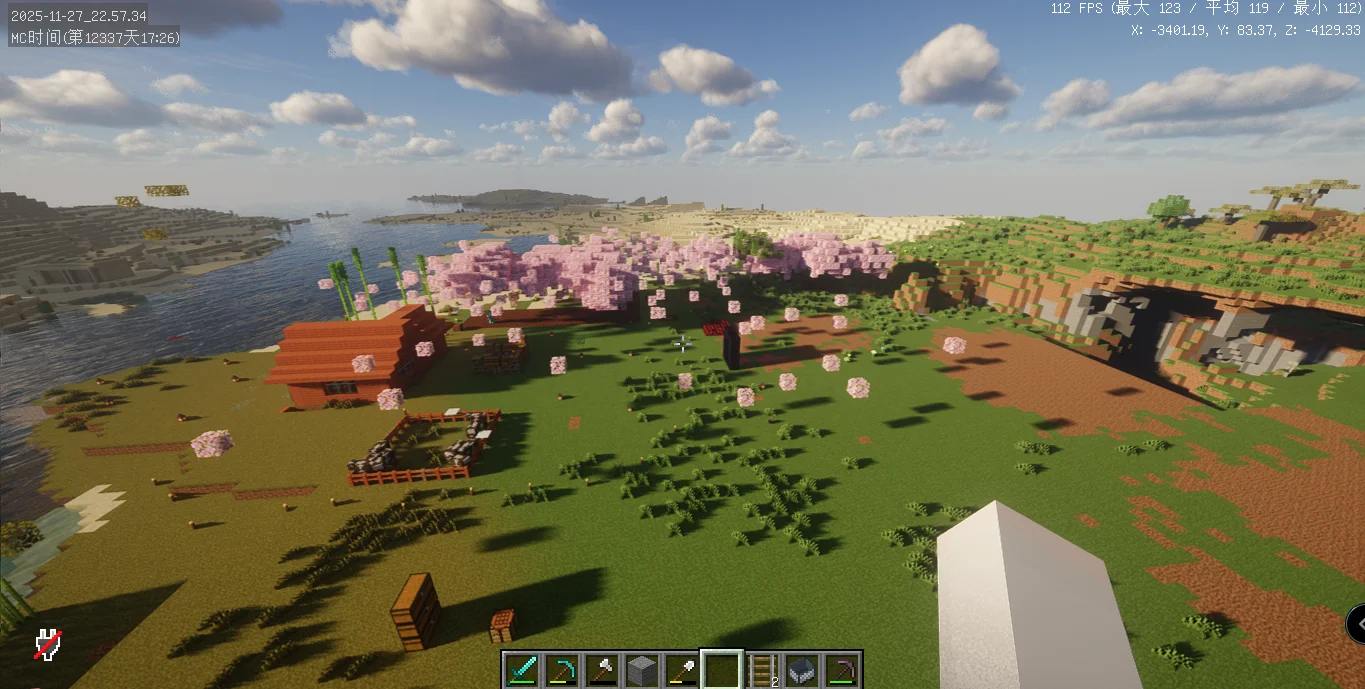Choose the ladder stack hotbar slot

[762, 669]
